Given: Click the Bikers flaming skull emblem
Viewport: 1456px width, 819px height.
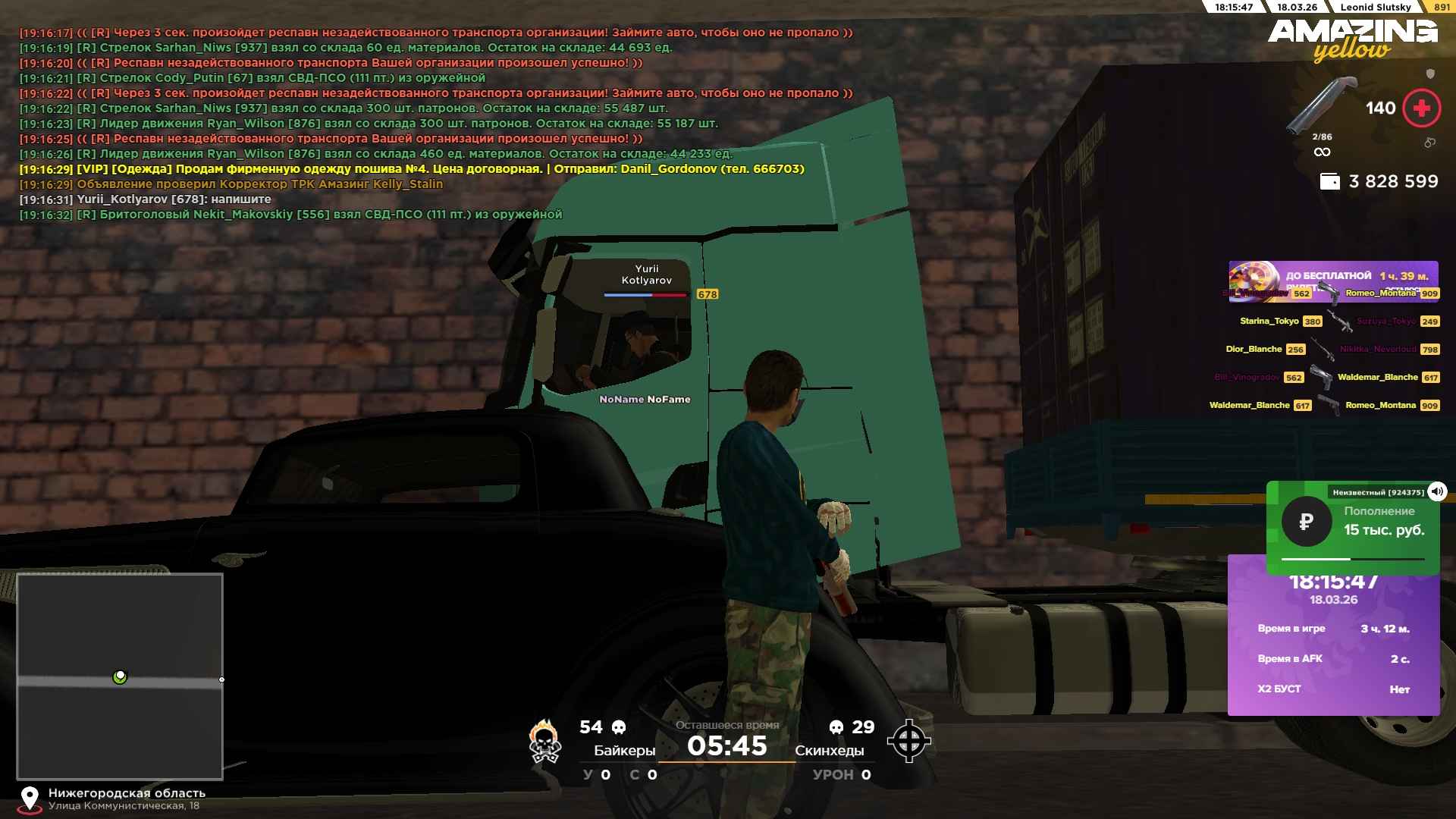Looking at the screenshot, I should (544, 741).
